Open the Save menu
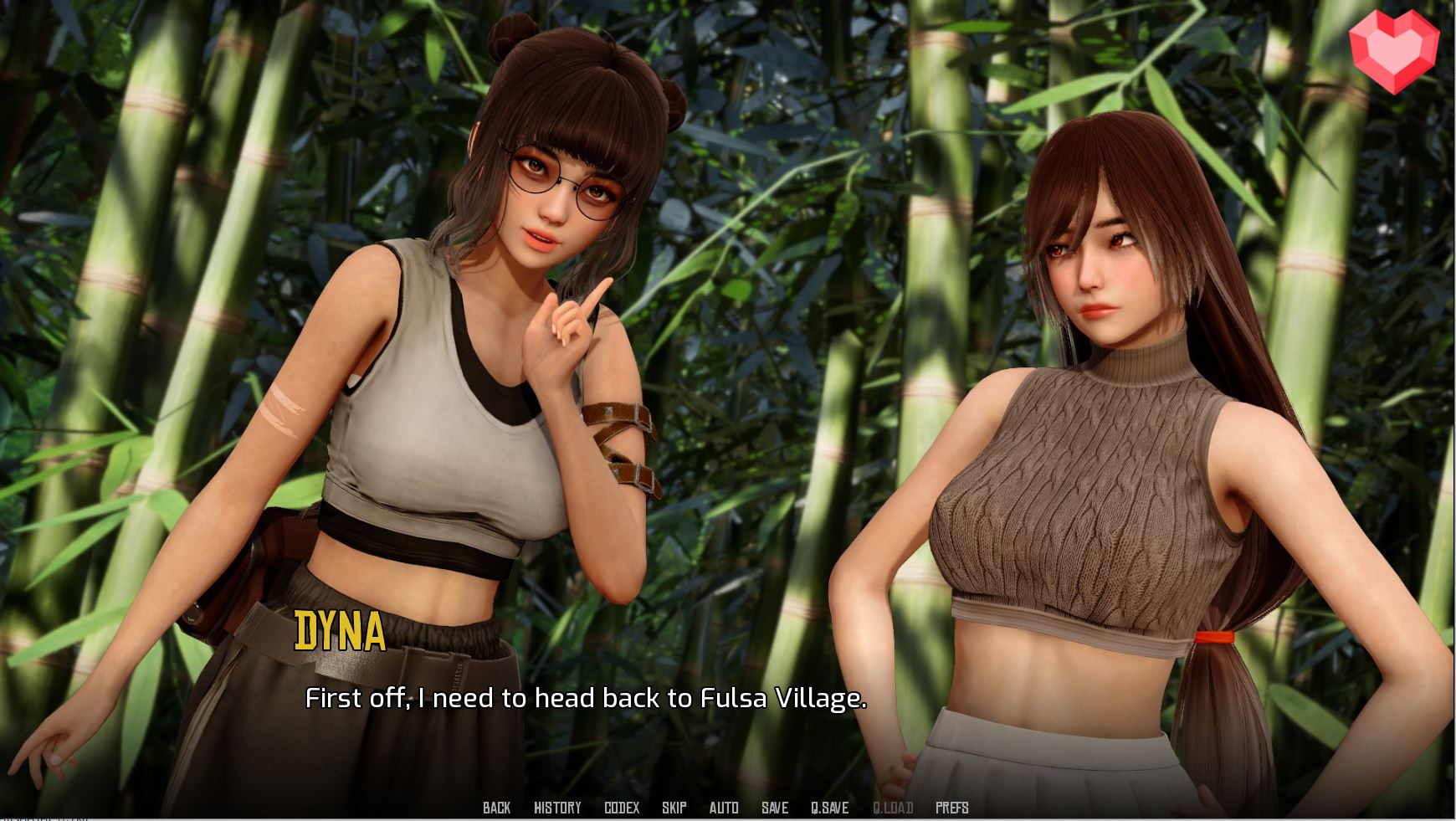The height and width of the screenshot is (821, 1456). (775, 808)
